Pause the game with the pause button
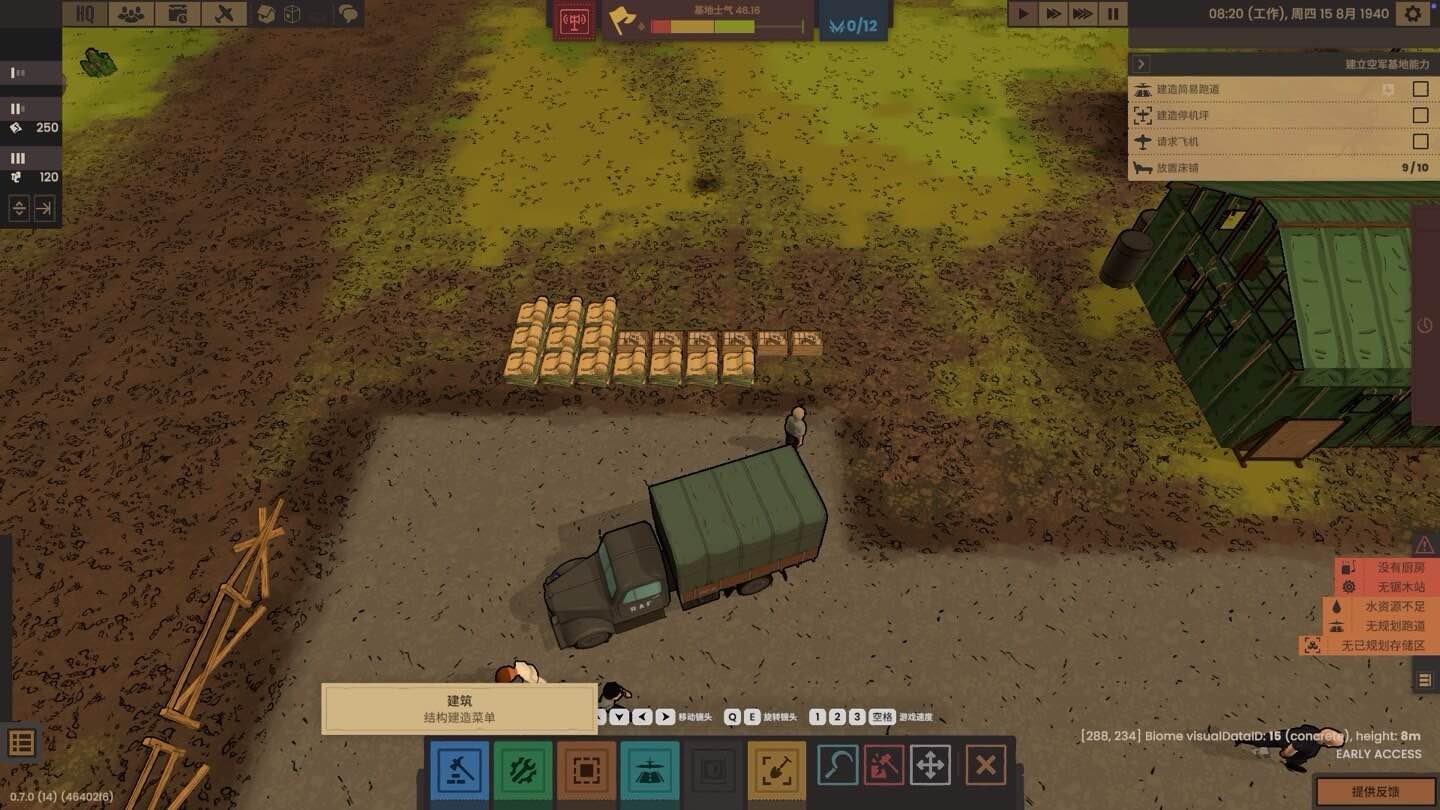 (x=1111, y=14)
